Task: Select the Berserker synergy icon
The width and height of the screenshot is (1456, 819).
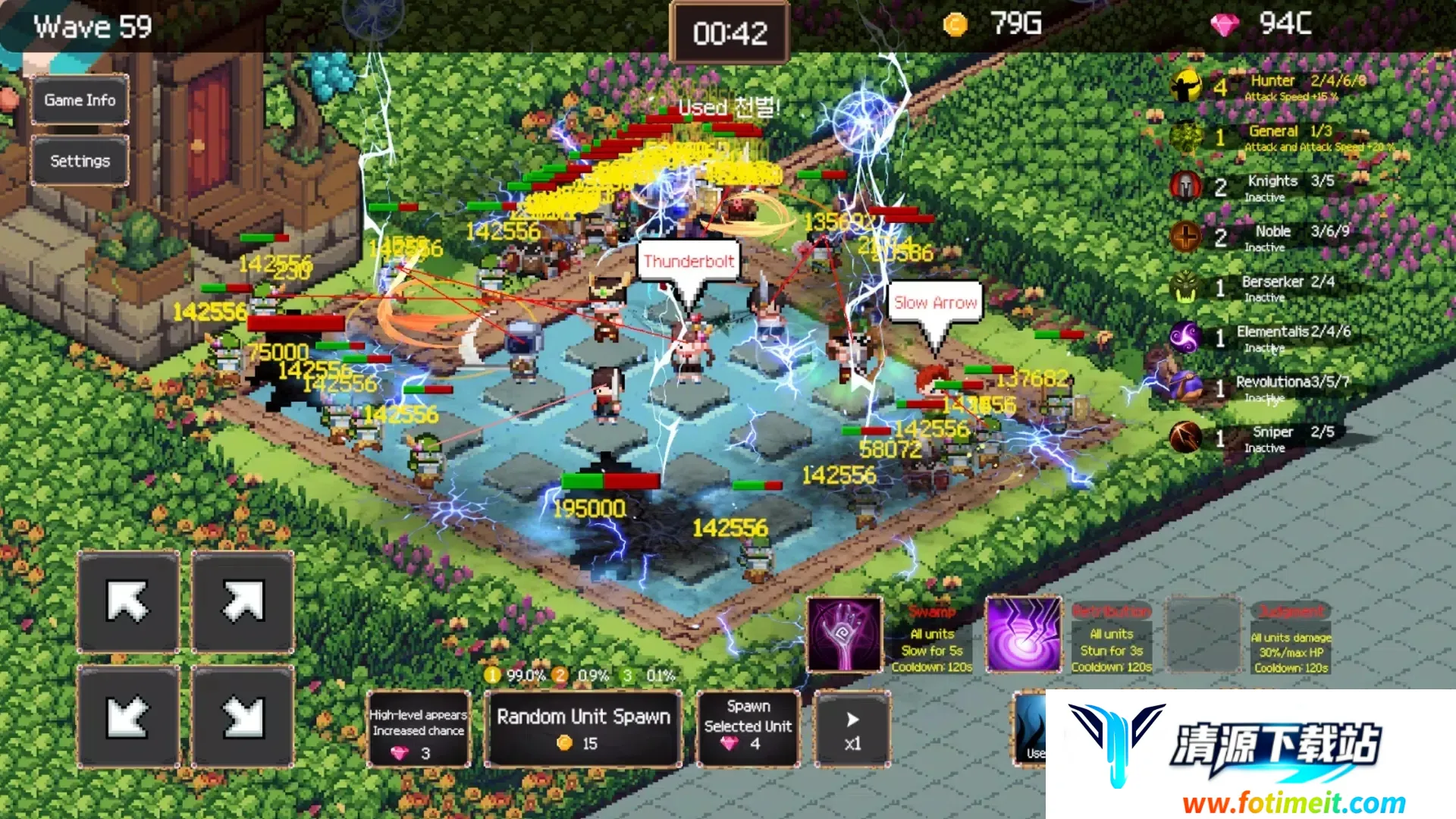Action: pos(1186,287)
